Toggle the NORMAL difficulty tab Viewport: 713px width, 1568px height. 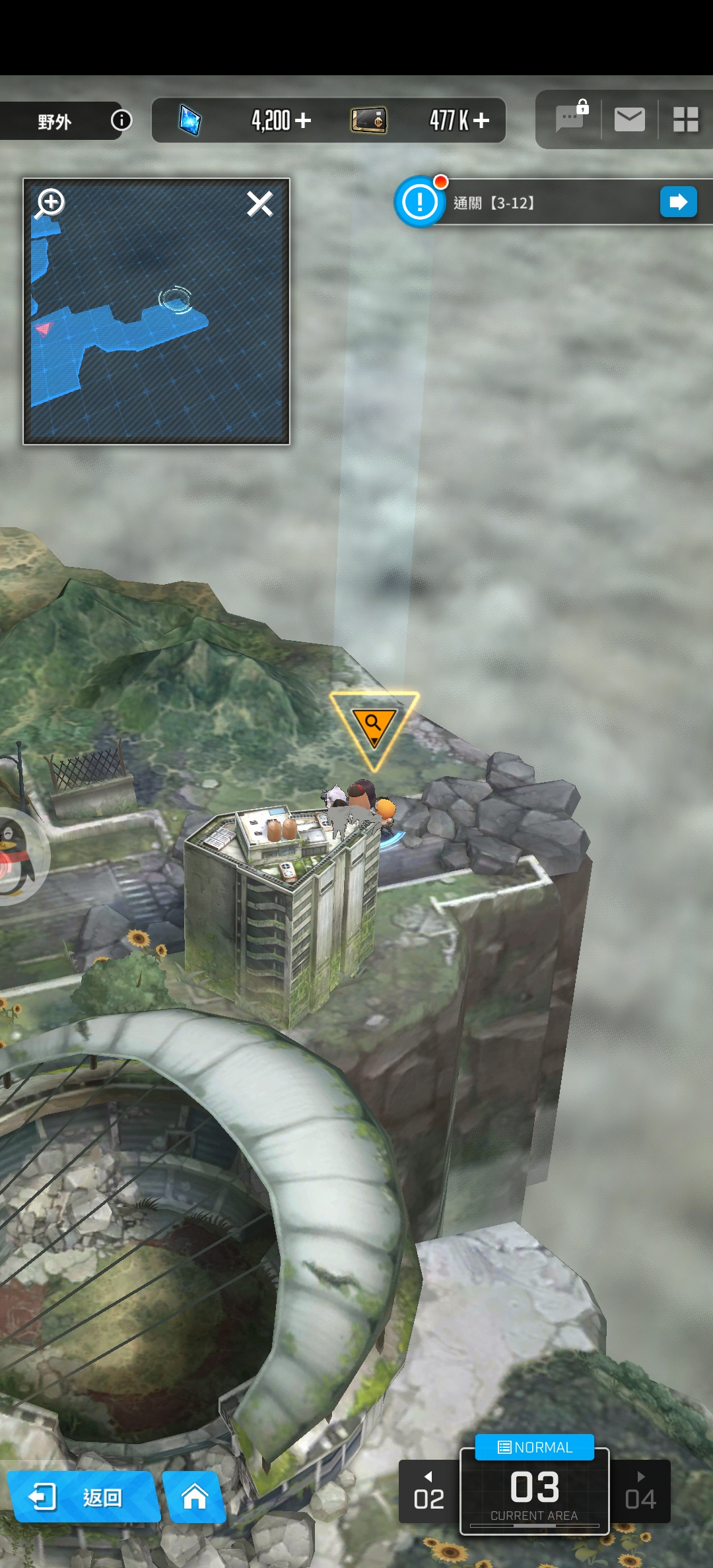[x=535, y=1447]
